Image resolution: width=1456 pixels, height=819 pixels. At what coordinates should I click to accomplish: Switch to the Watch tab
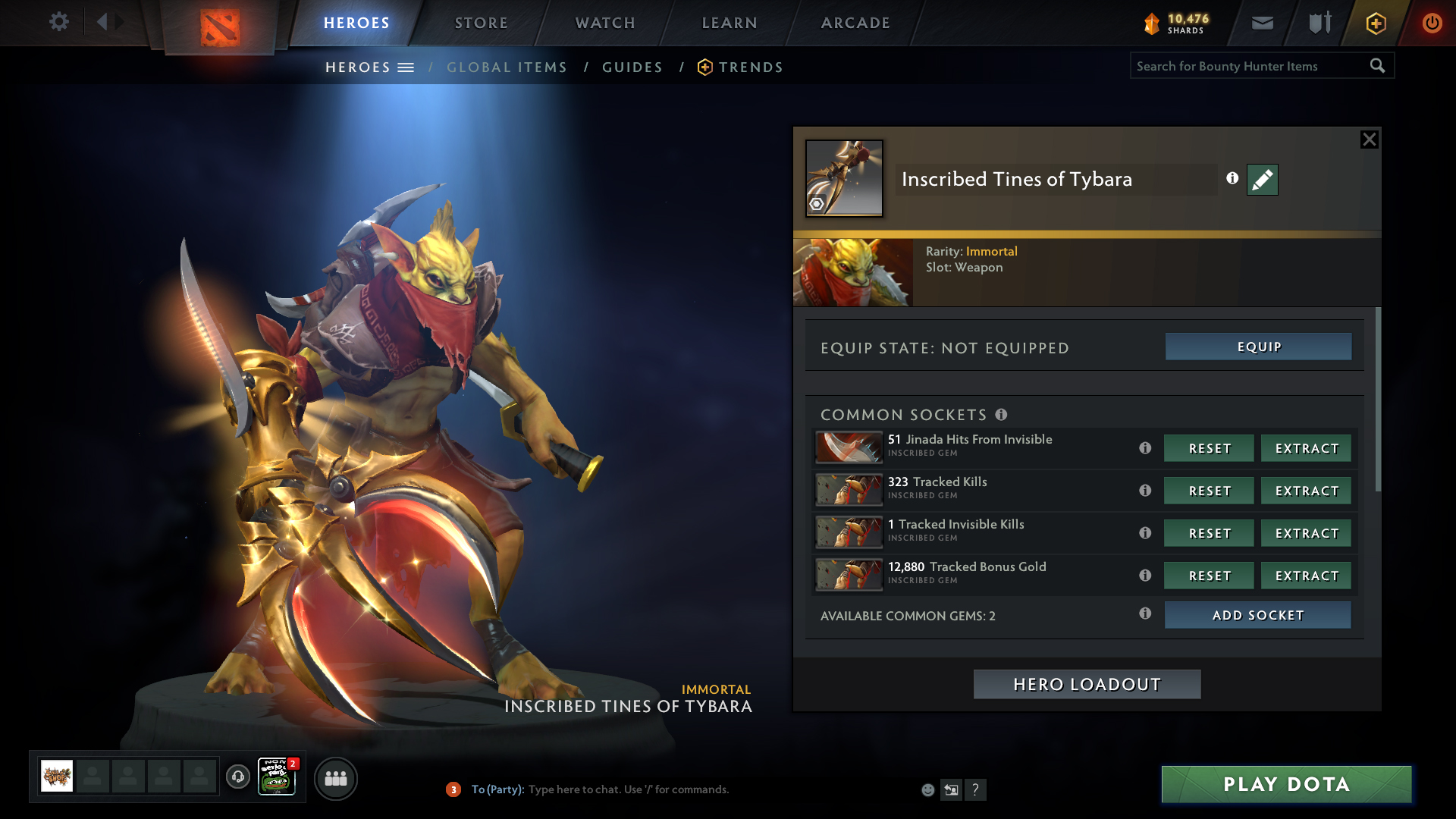(x=605, y=23)
